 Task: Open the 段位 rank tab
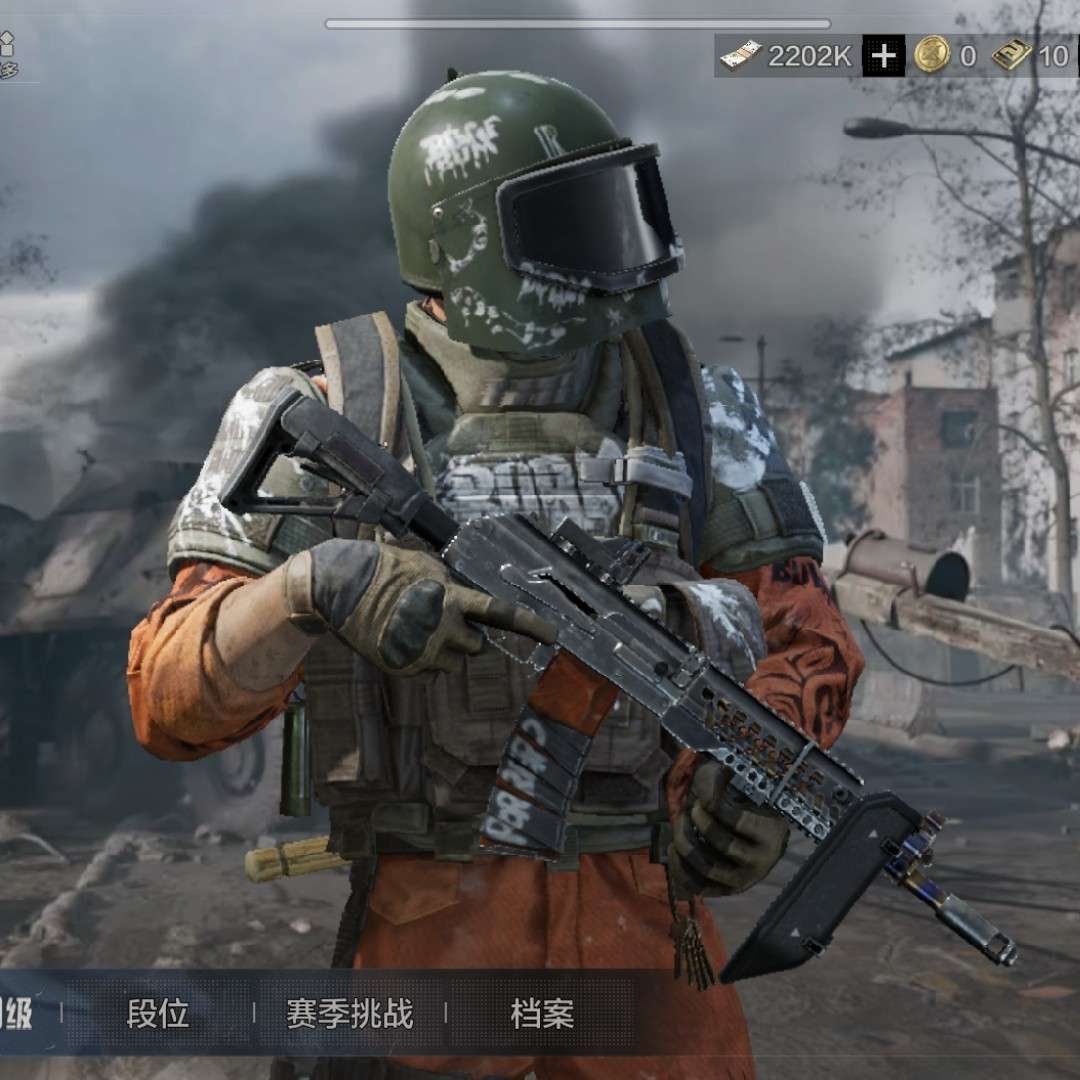pos(158,1014)
